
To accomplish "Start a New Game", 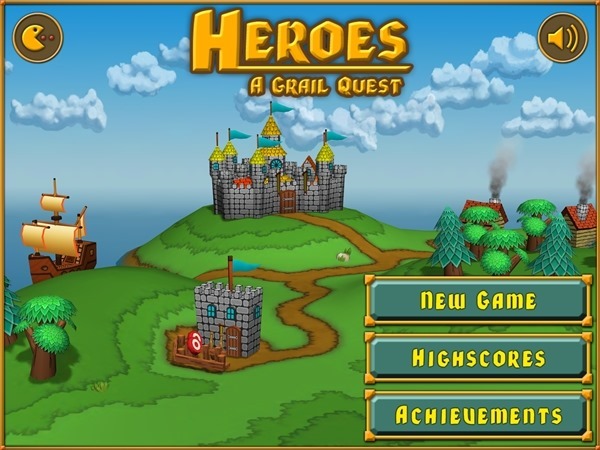I will (478, 300).
